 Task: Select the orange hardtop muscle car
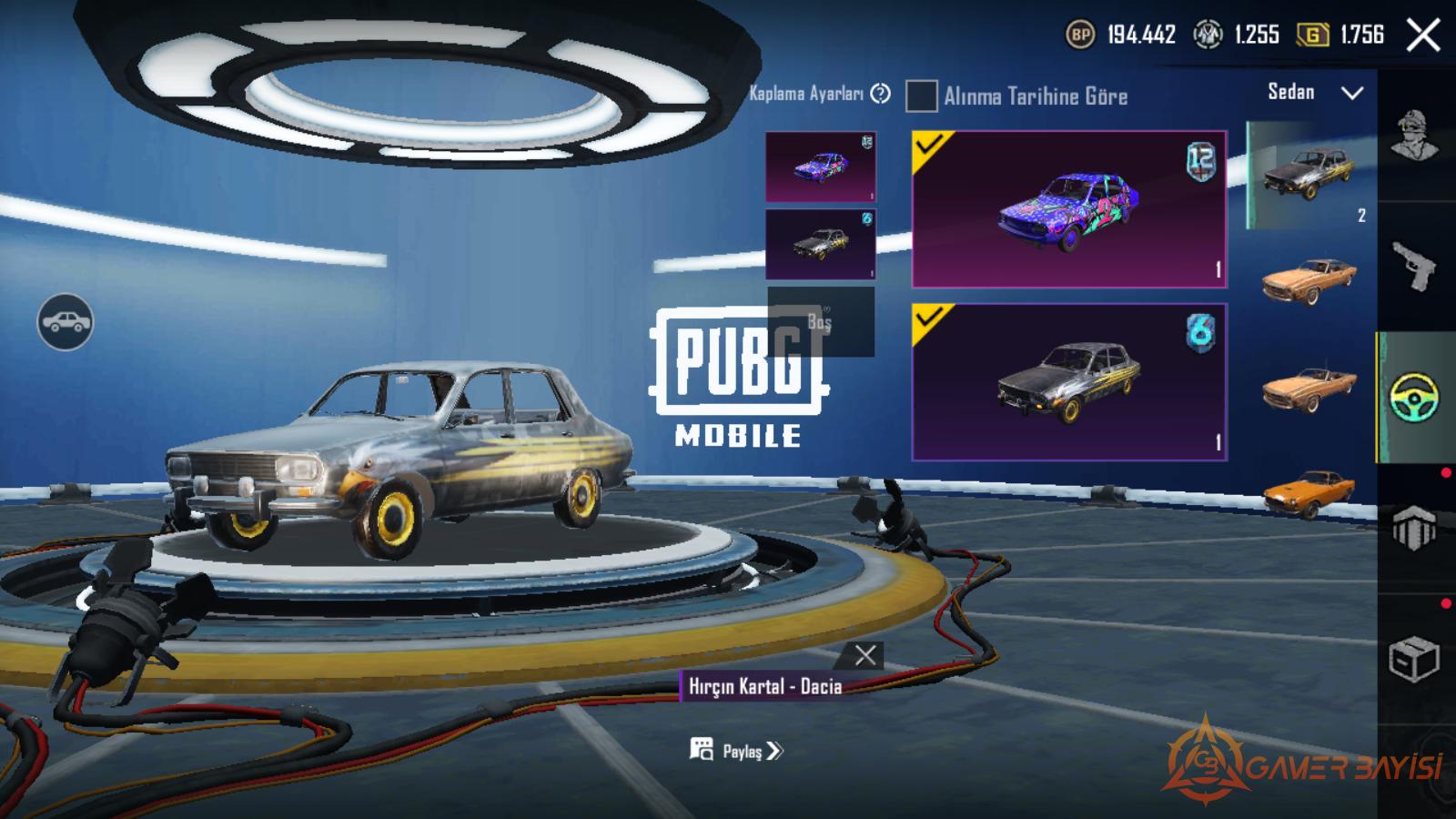tap(1309, 279)
